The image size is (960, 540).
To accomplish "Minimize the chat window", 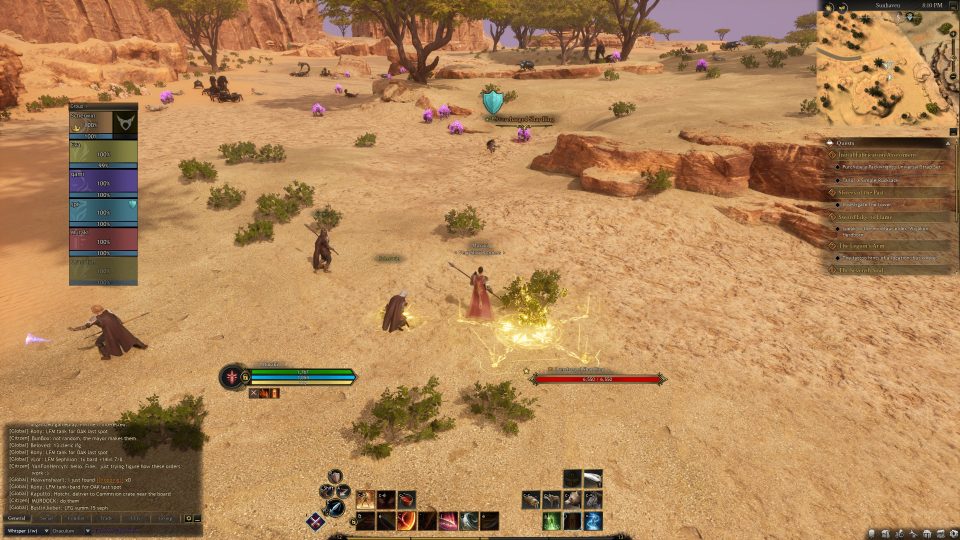I will click(x=198, y=518).
